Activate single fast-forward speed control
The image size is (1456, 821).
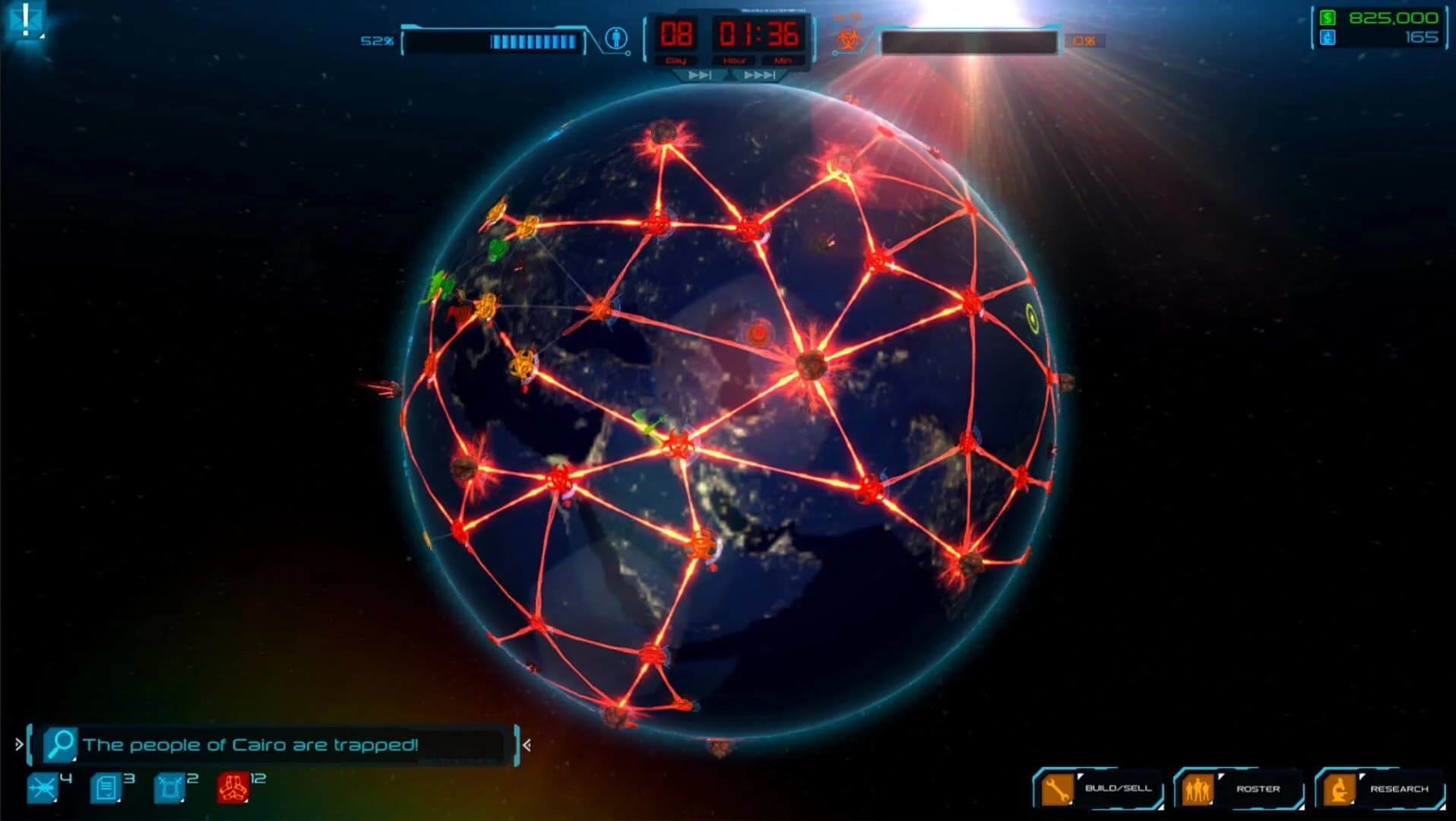point(700,75)
